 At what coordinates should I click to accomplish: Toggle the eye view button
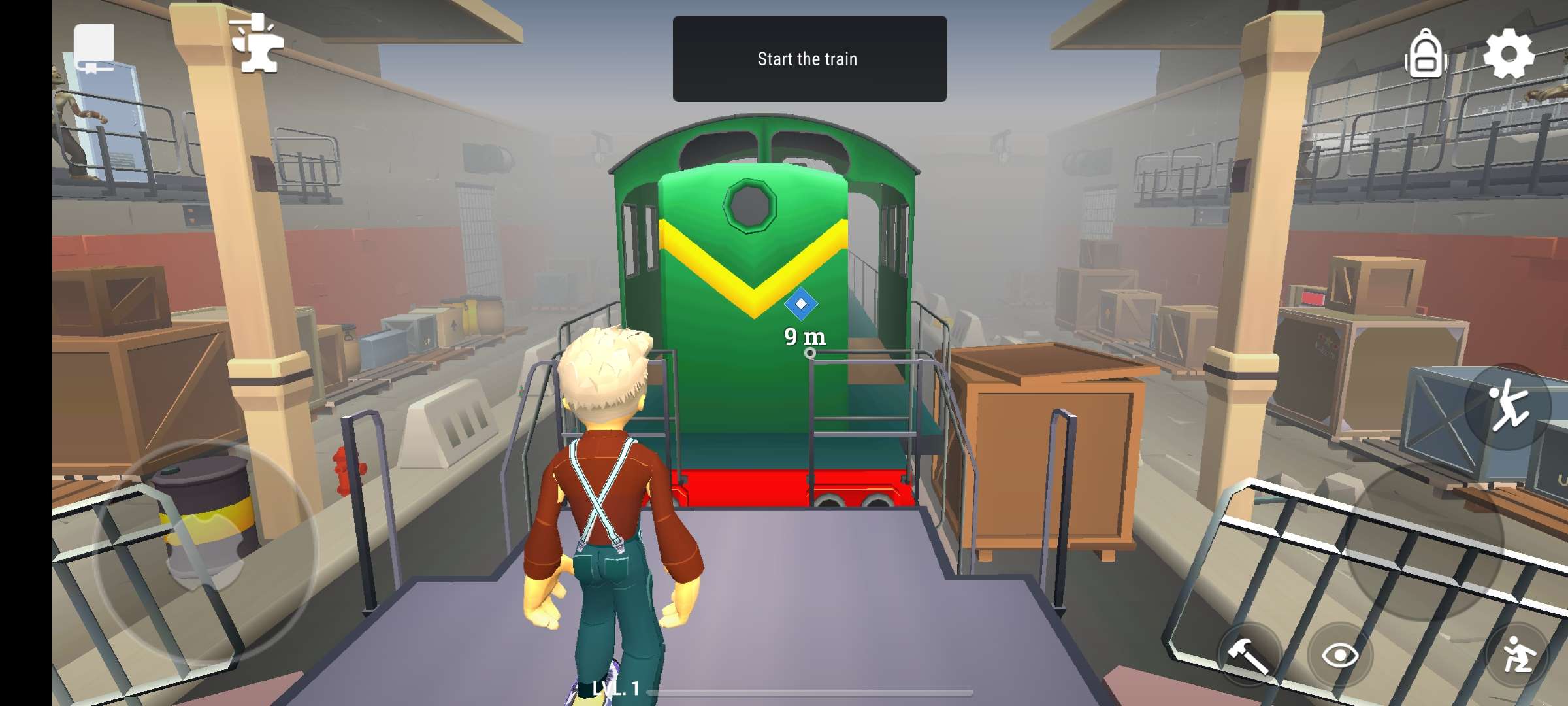pos(1340,655)
